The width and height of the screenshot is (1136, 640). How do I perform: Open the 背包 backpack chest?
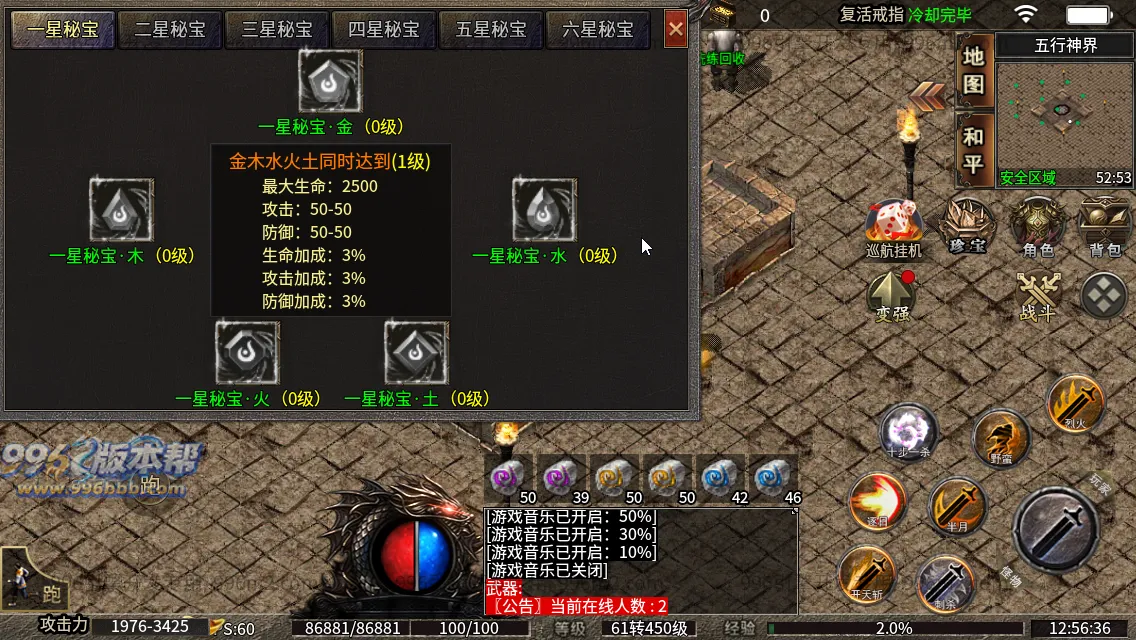click(1104, 225)
